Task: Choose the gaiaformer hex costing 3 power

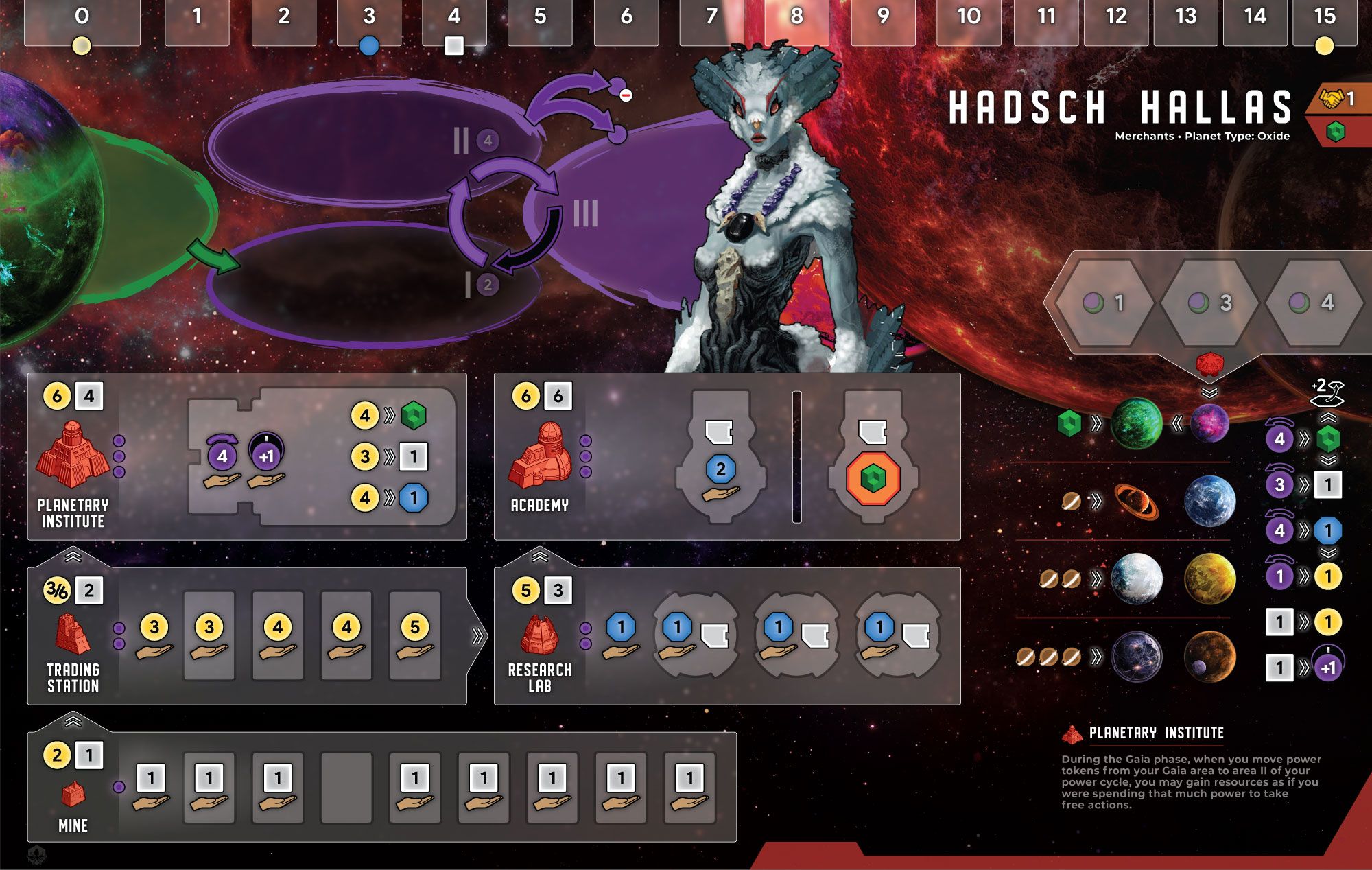Action: 1211,303
